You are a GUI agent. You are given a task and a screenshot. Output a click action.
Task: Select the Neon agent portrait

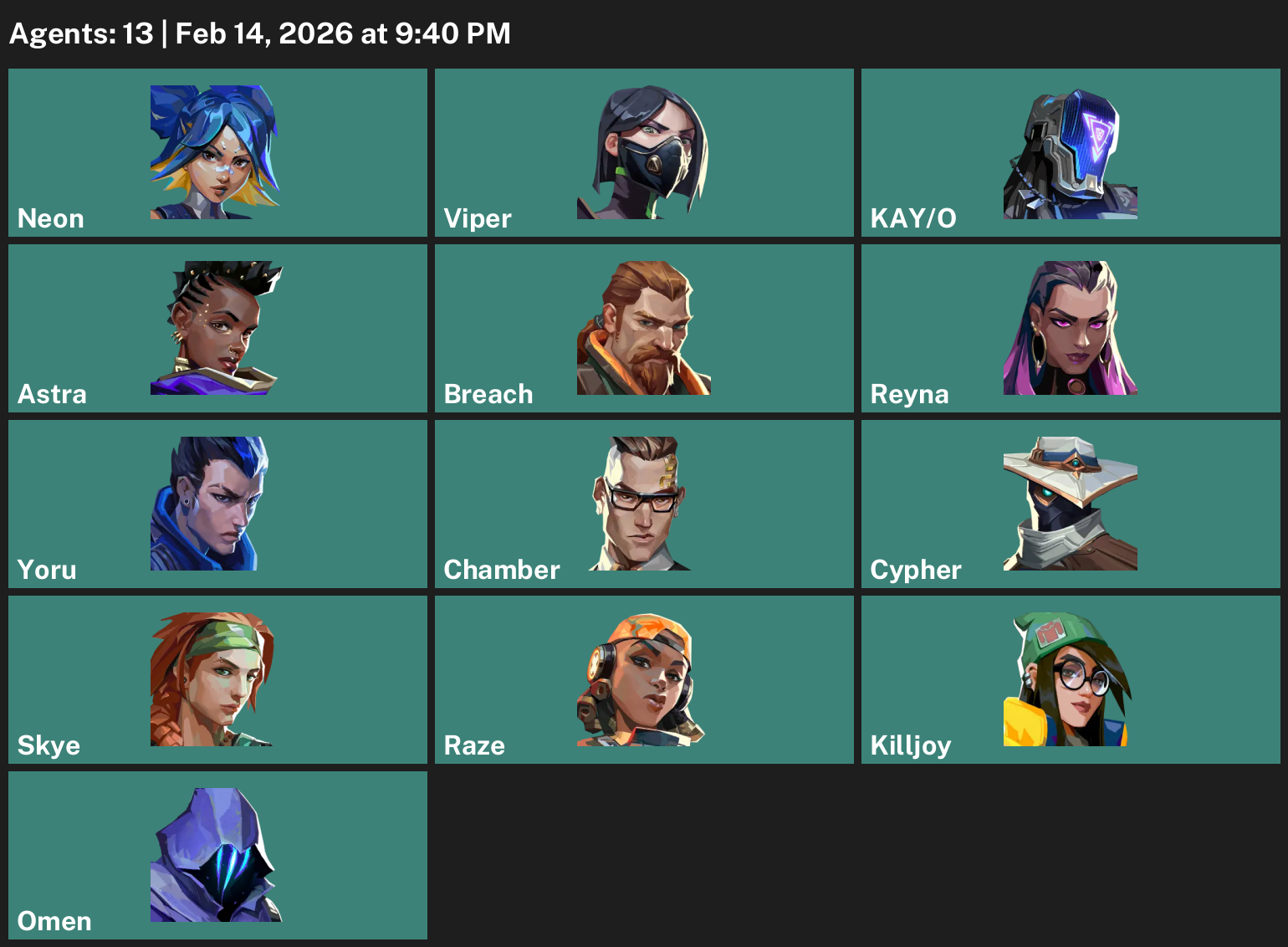[216, 151]
